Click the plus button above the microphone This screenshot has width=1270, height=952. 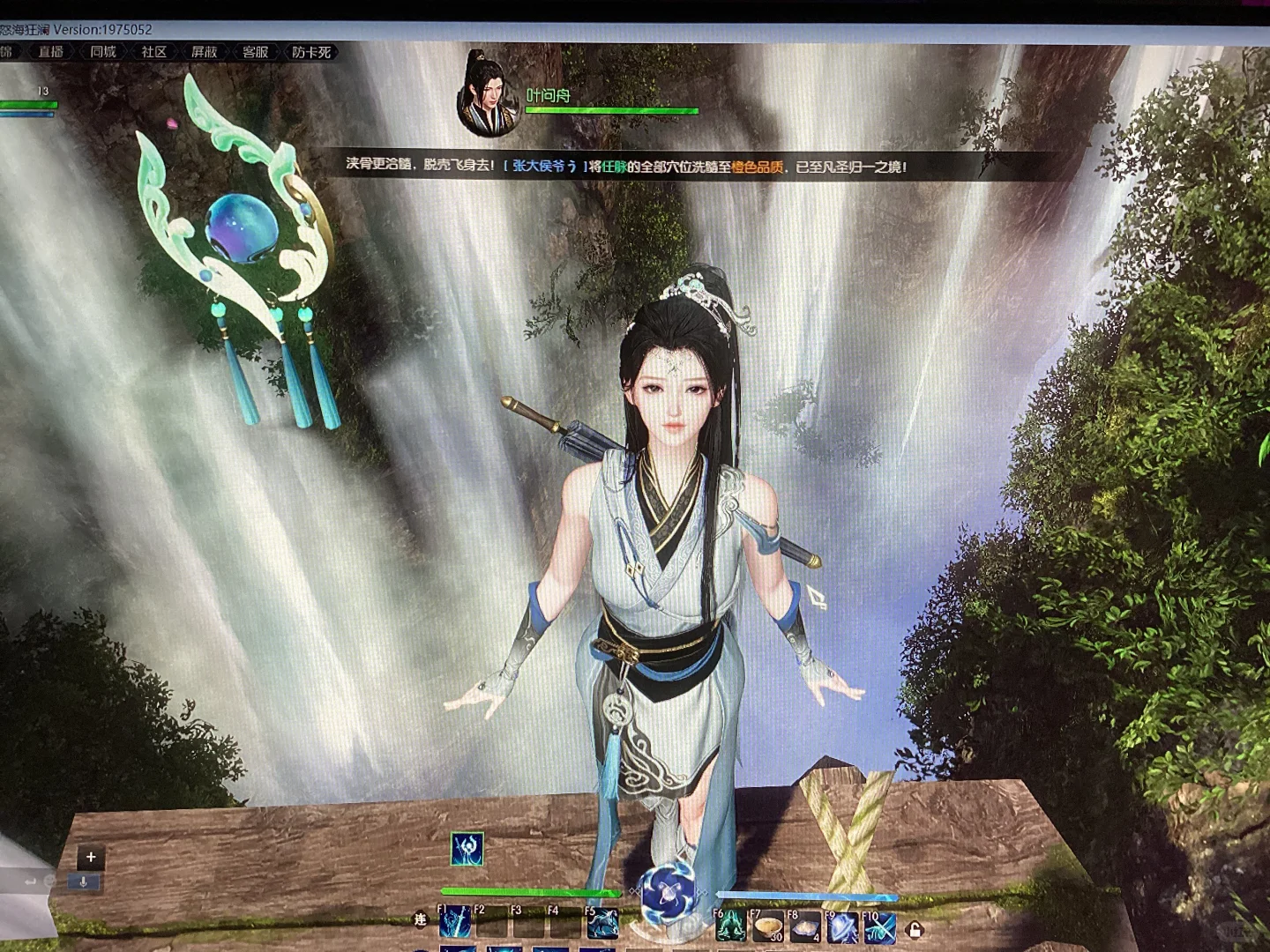pyautogui.click(x=91, y=856)
